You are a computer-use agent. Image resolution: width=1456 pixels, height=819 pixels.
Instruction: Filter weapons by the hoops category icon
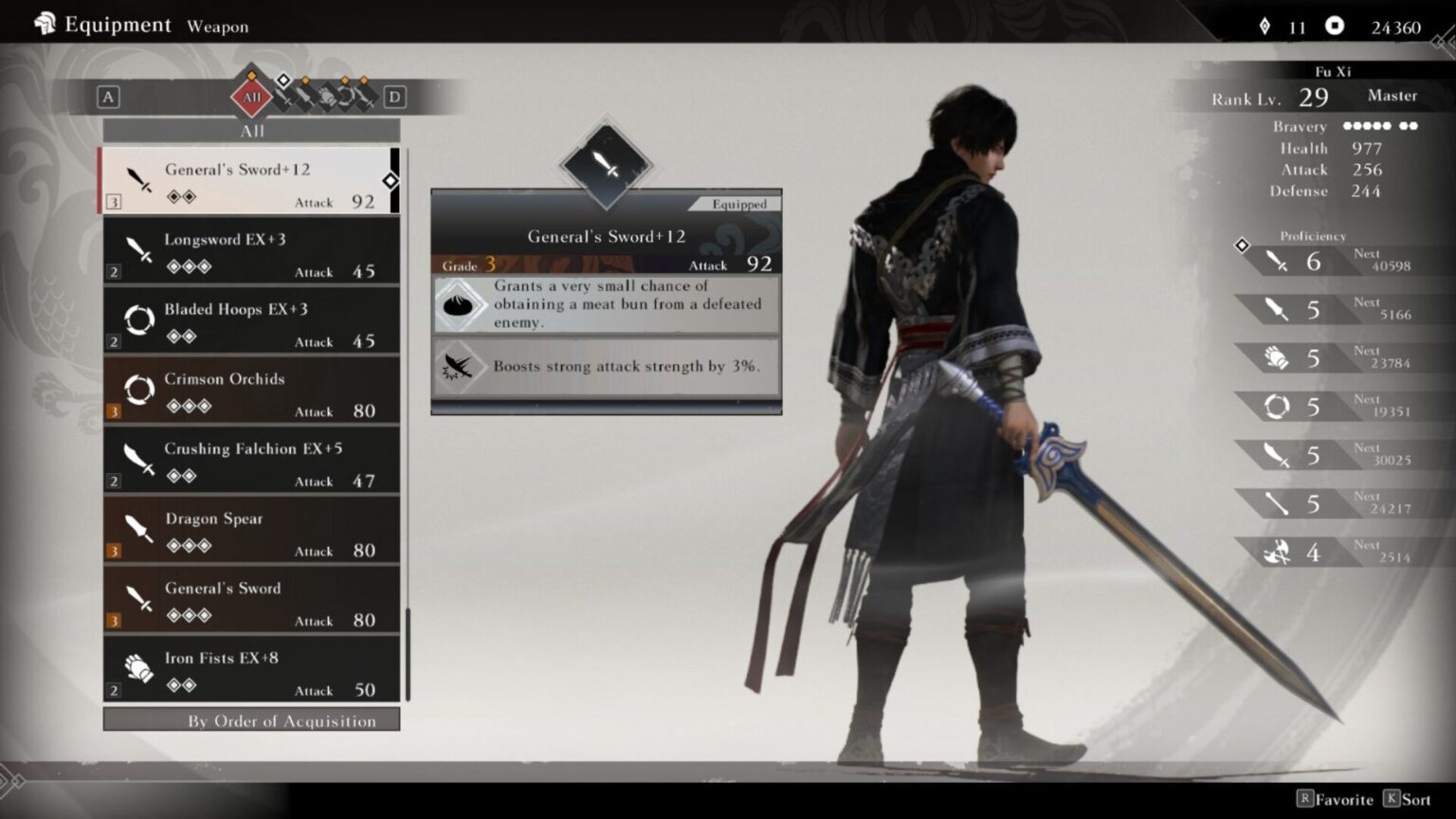tap(347, 96)
